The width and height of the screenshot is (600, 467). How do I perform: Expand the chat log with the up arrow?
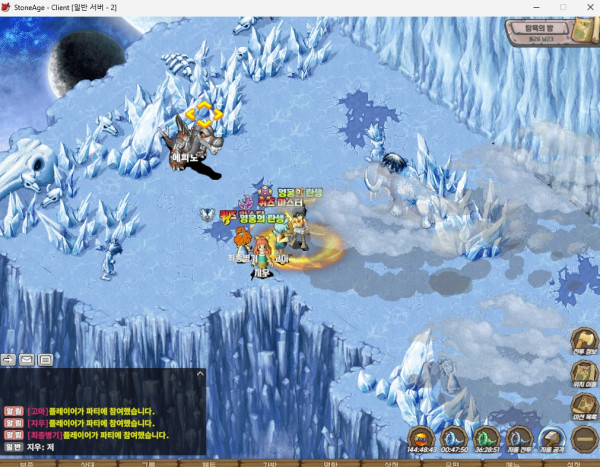[x=200, y=374]
